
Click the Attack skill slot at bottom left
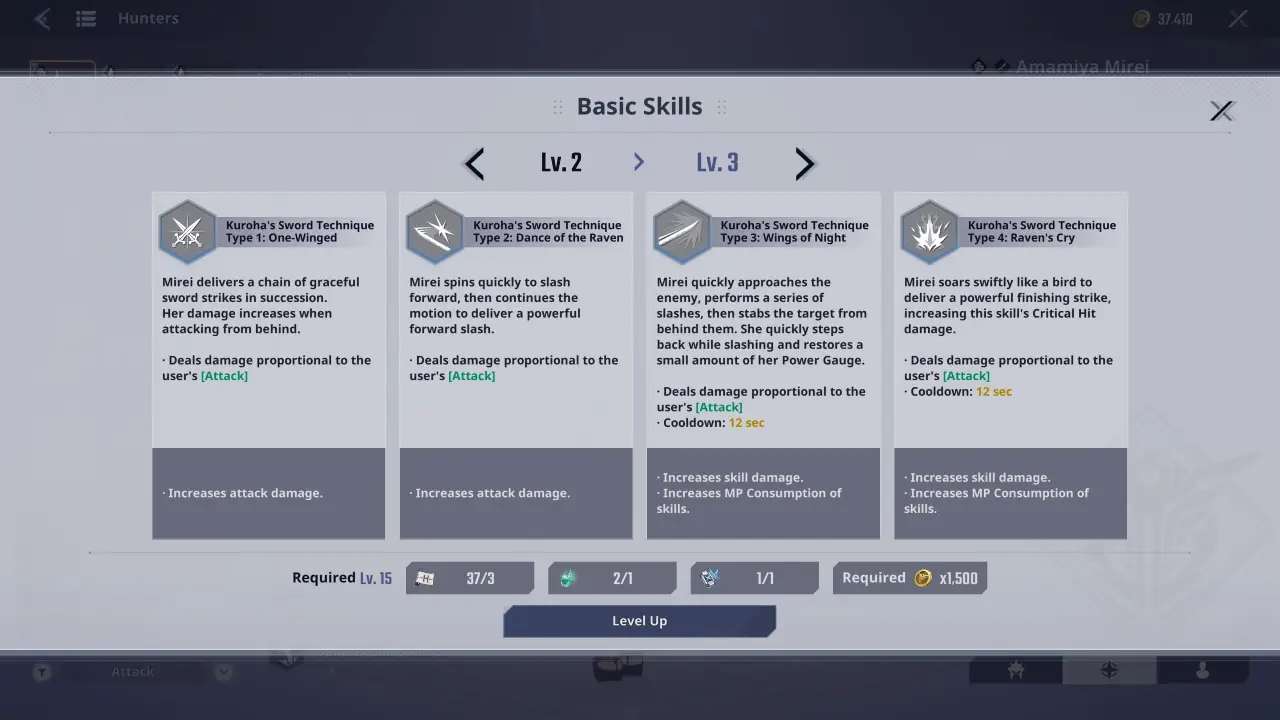click(x=131, y=671)
